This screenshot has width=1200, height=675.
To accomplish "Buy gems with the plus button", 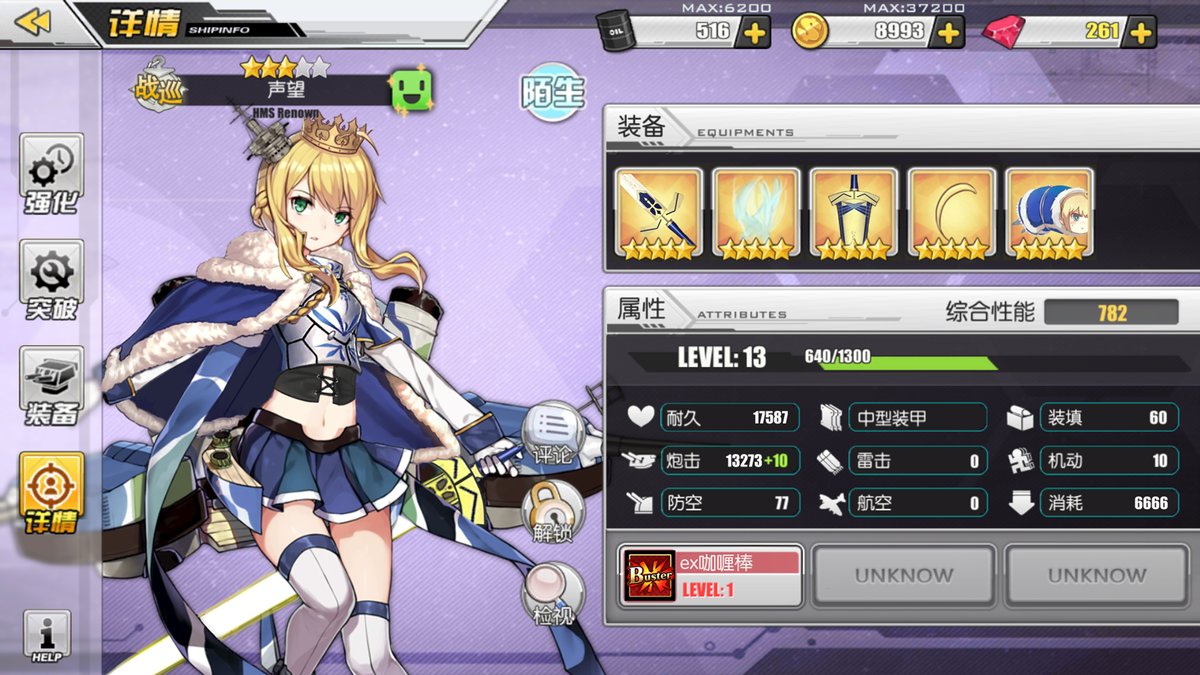I will tap(1140, 32).
